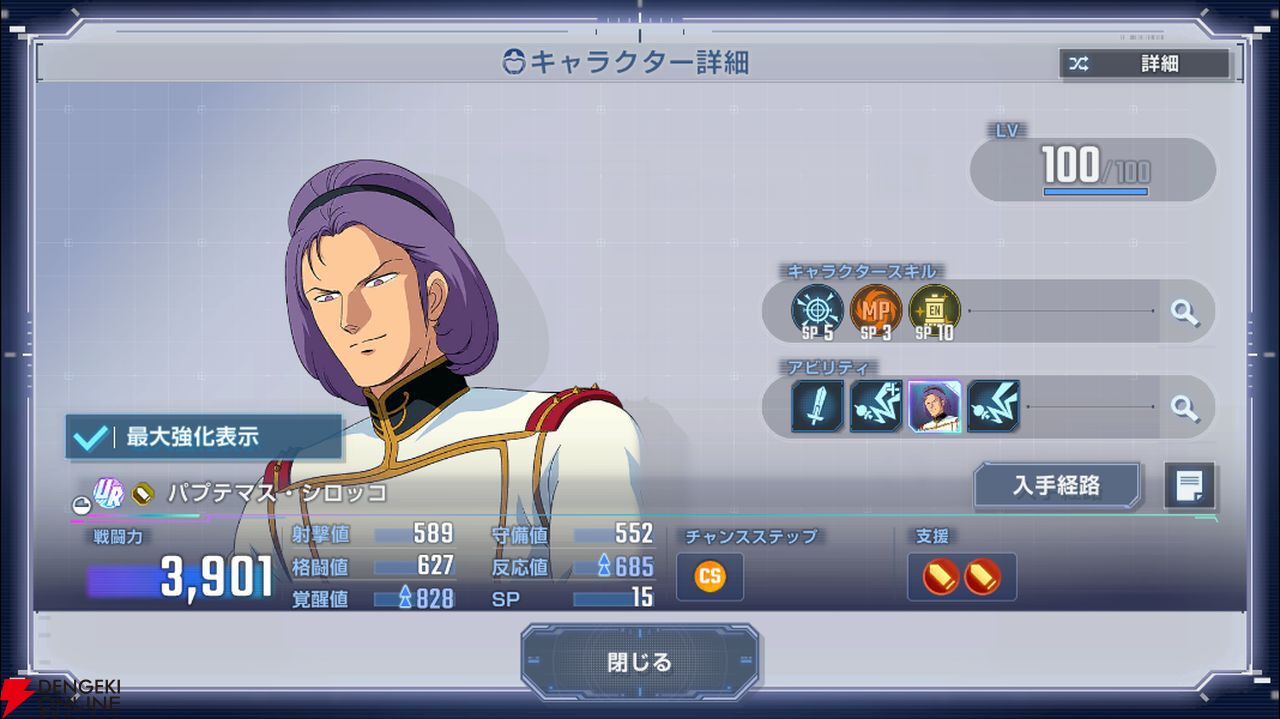This screenshot has height=719, width=1280.
Task: Select the orange MP SP 3 skill
Action: (x=876, y=311)
